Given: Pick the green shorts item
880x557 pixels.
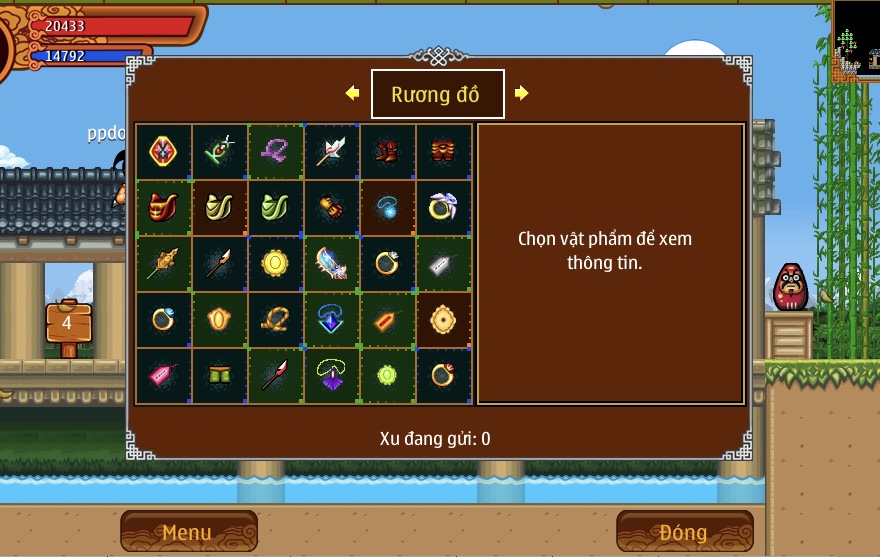Looking at the screenshot, I should point(219,376).
